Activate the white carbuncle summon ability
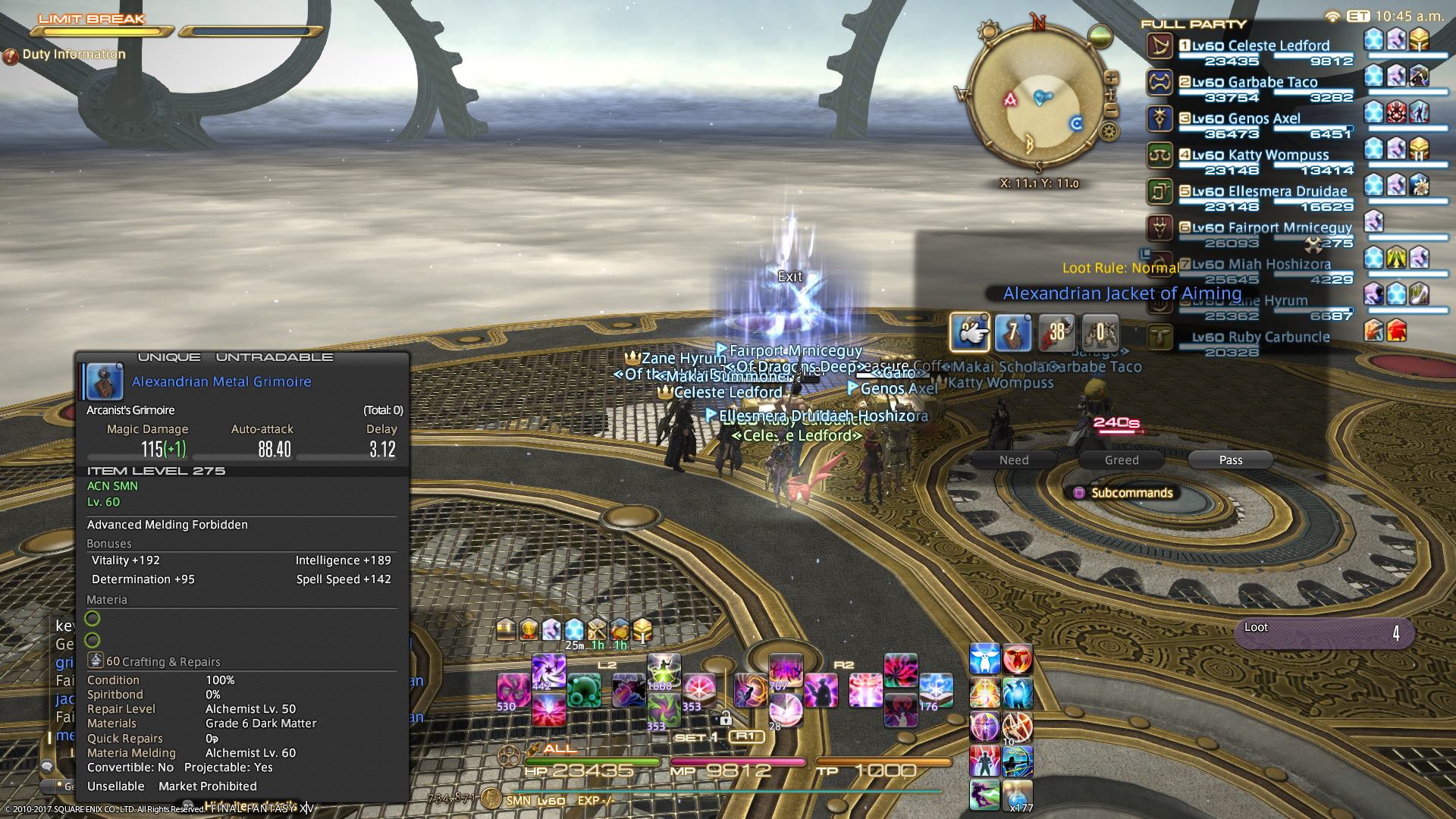 click(985, 660)
